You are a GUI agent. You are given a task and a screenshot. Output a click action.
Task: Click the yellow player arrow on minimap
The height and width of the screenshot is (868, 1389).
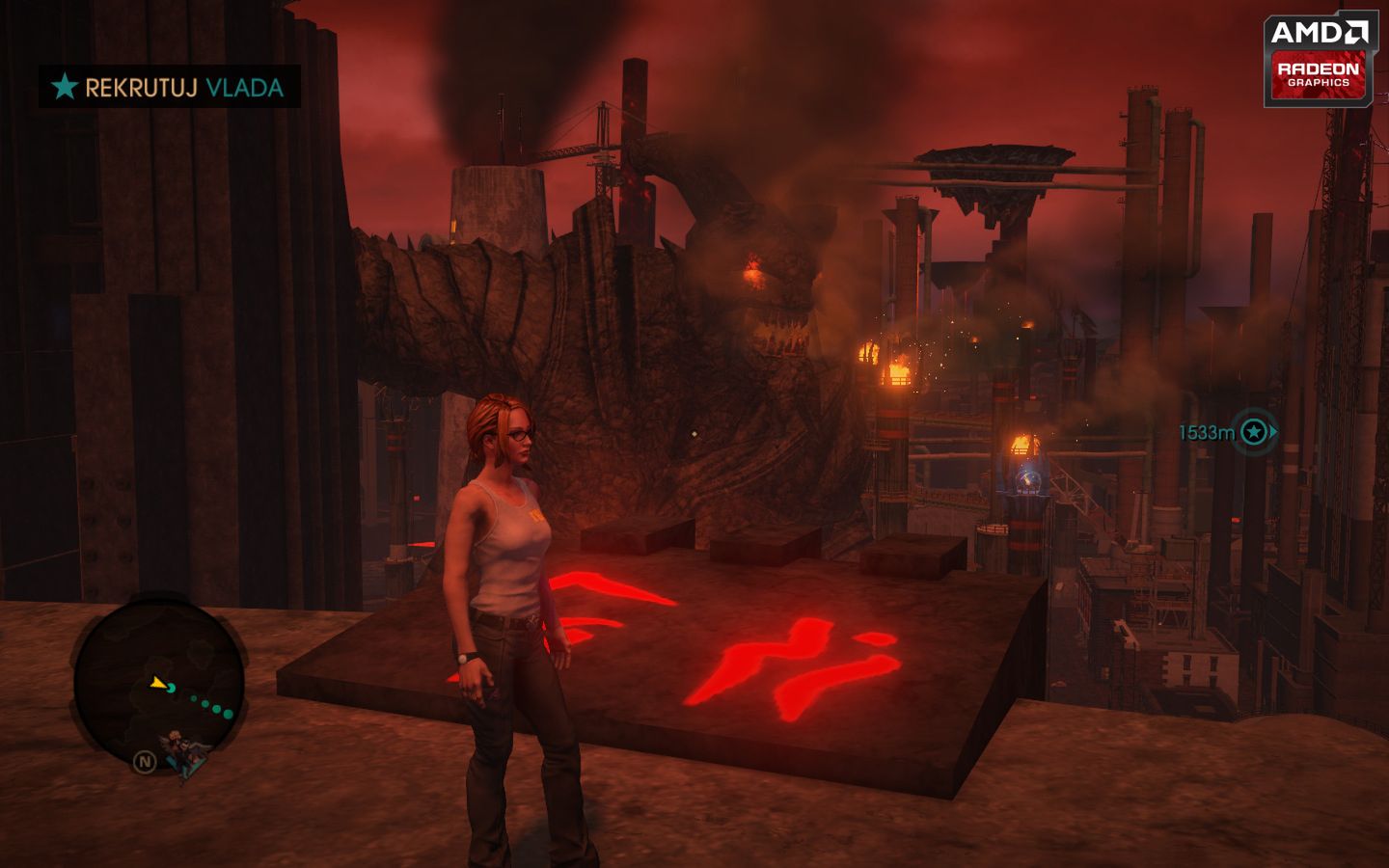pos(156,683)
